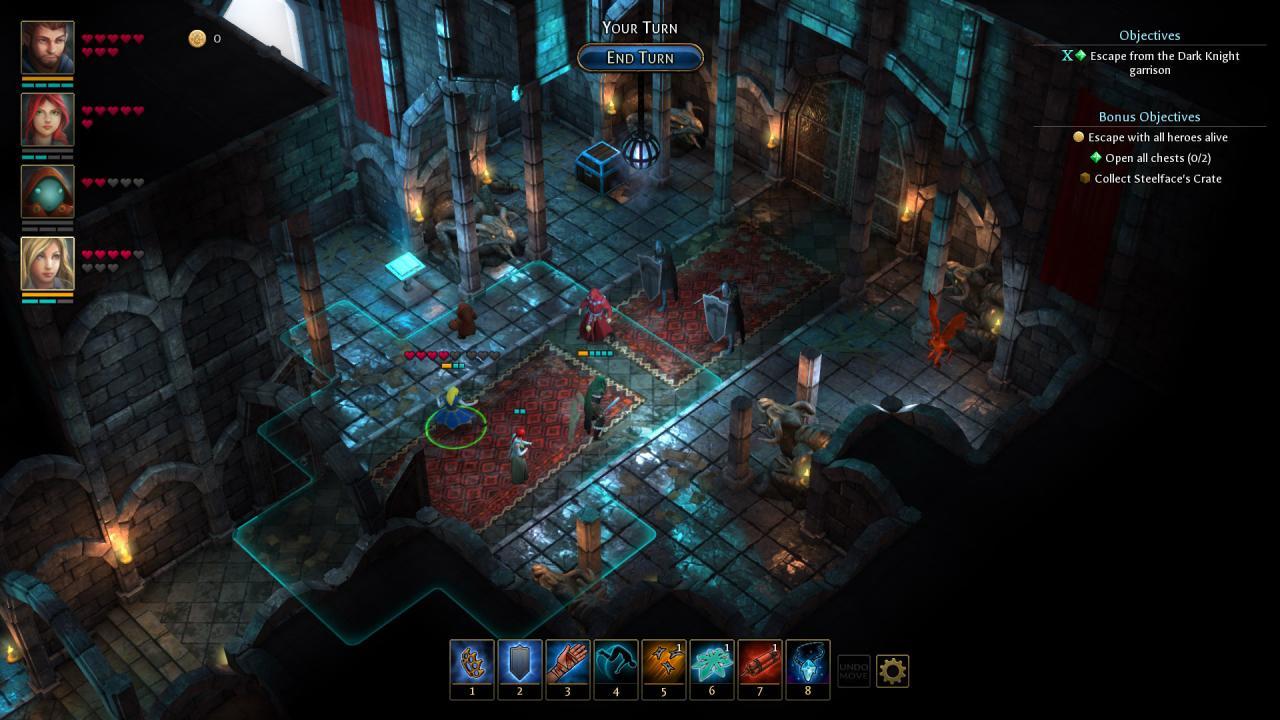Viewport: 1280px width, 720px height.
Task: Use the bandaged hand ability in slot 3
Action: [x=567, y=662]
